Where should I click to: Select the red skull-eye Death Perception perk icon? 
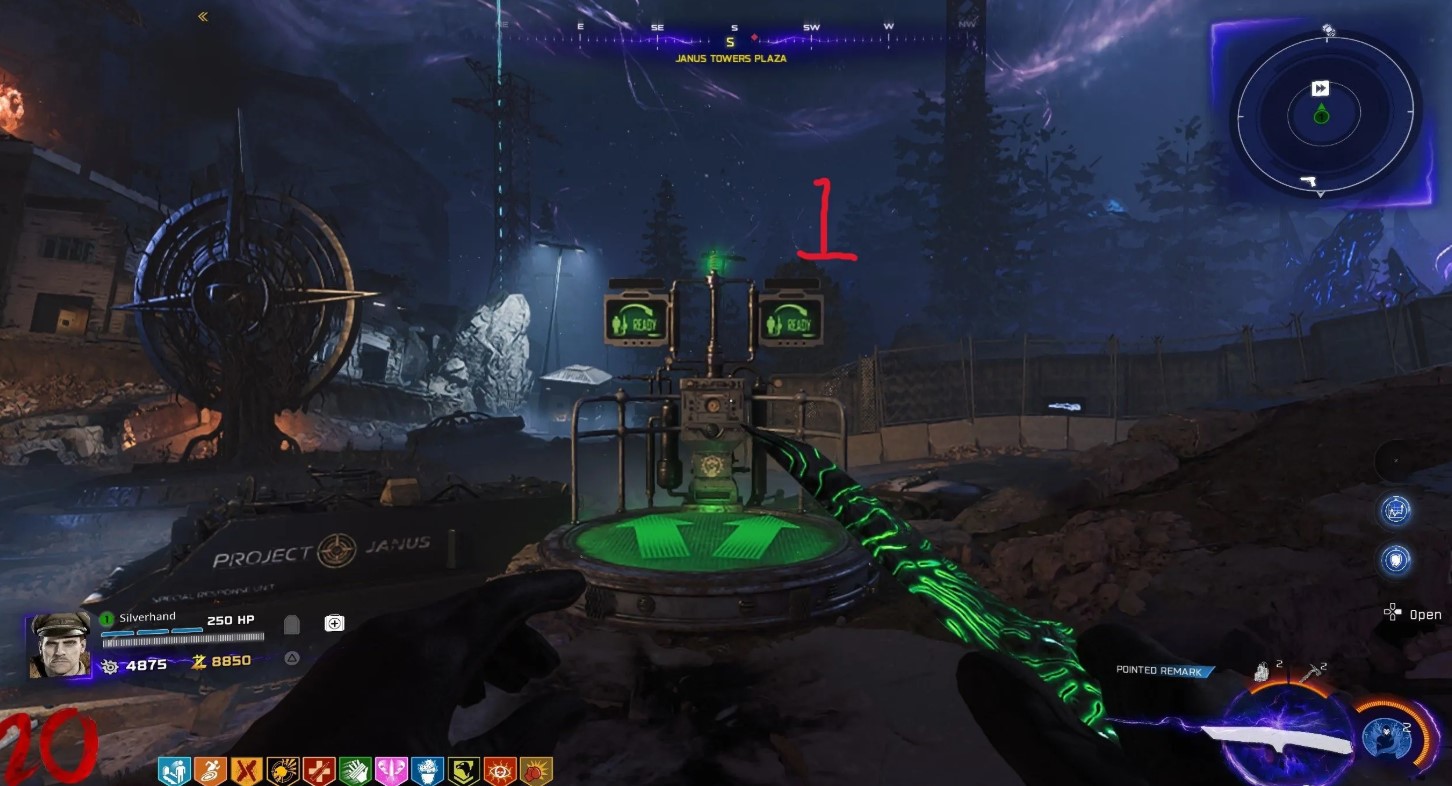point(499,770)
